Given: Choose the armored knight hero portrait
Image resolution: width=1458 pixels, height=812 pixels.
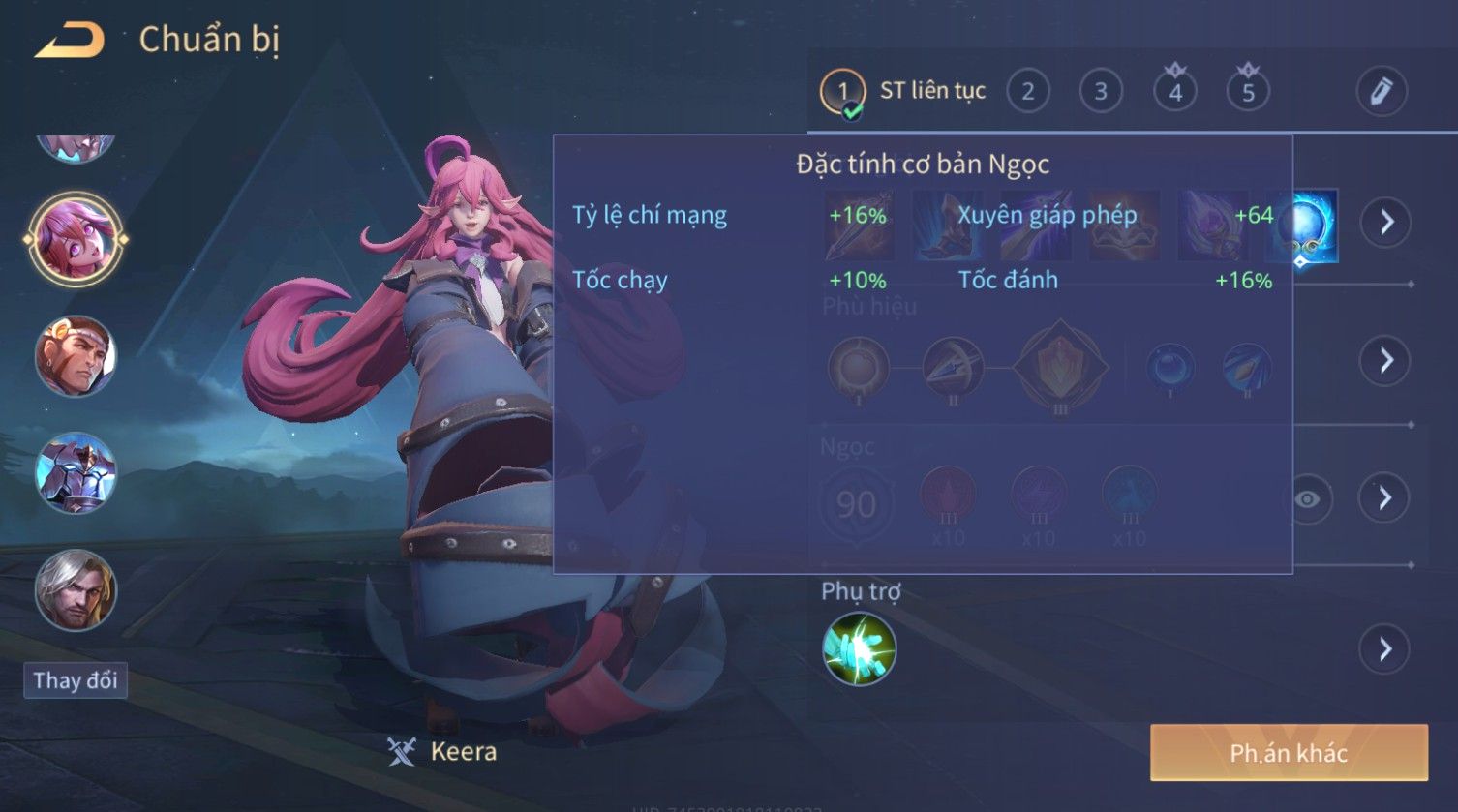Looking at the screenshot, I should pyautogui.click(x=76, y=473).
